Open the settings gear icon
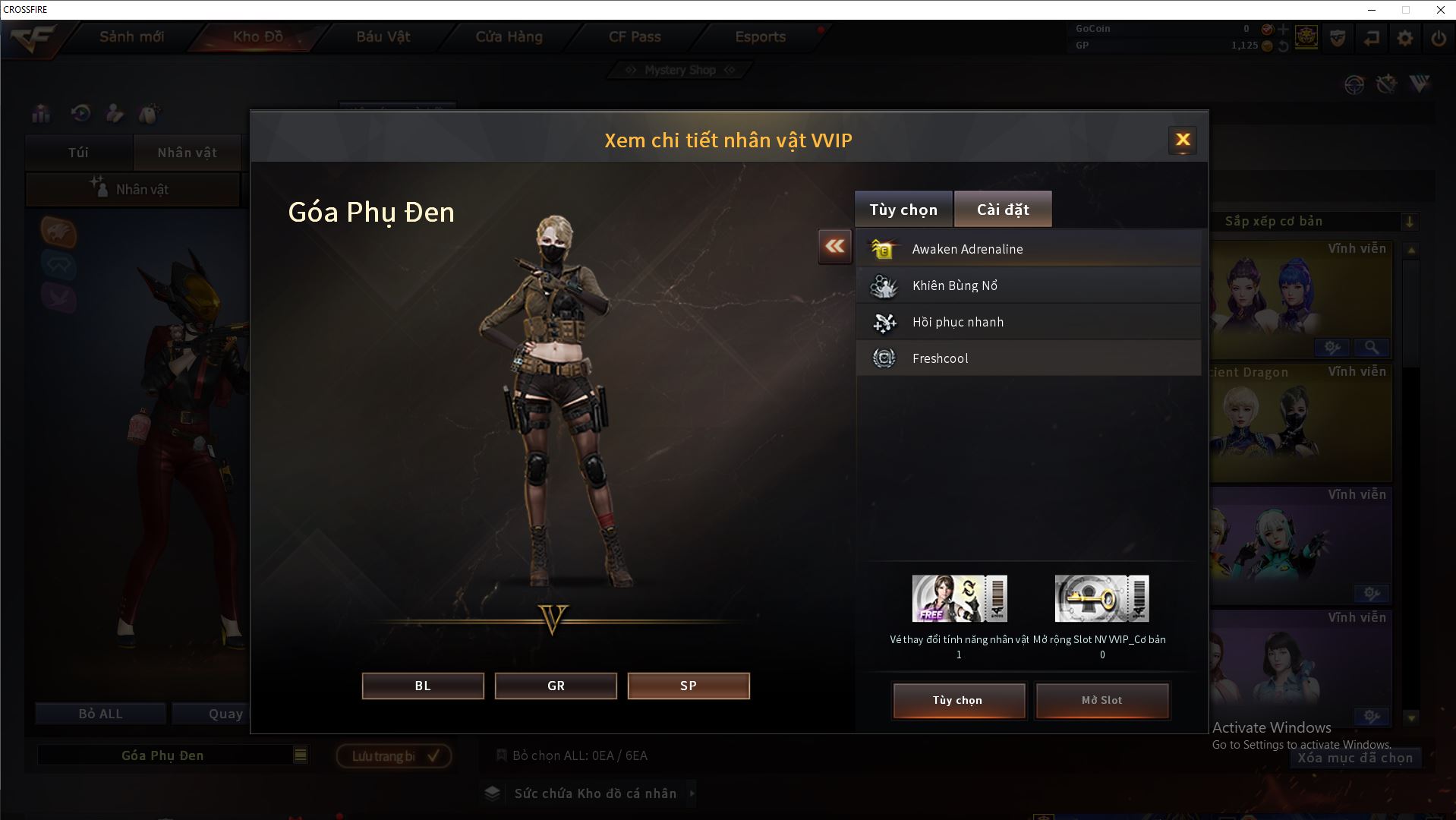1456x820 pixels. coord(1405,38)
